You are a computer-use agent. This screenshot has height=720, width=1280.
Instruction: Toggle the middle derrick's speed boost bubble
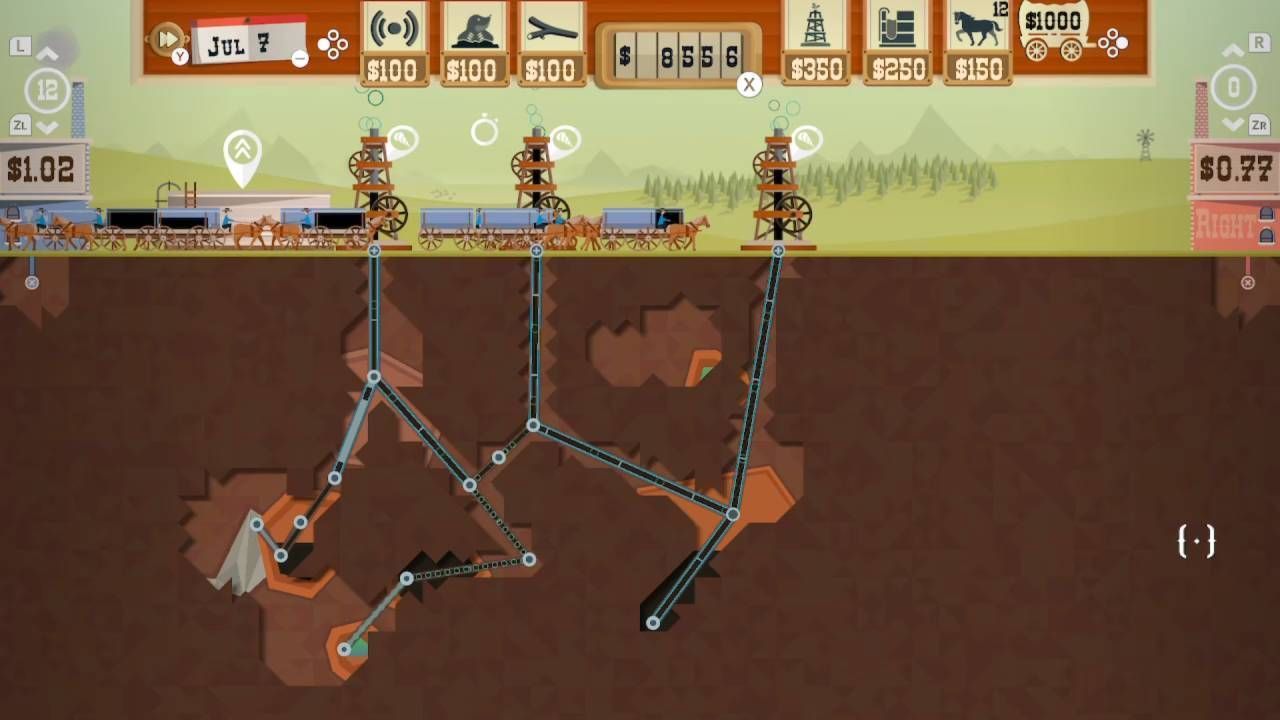(x=565, y=136)
